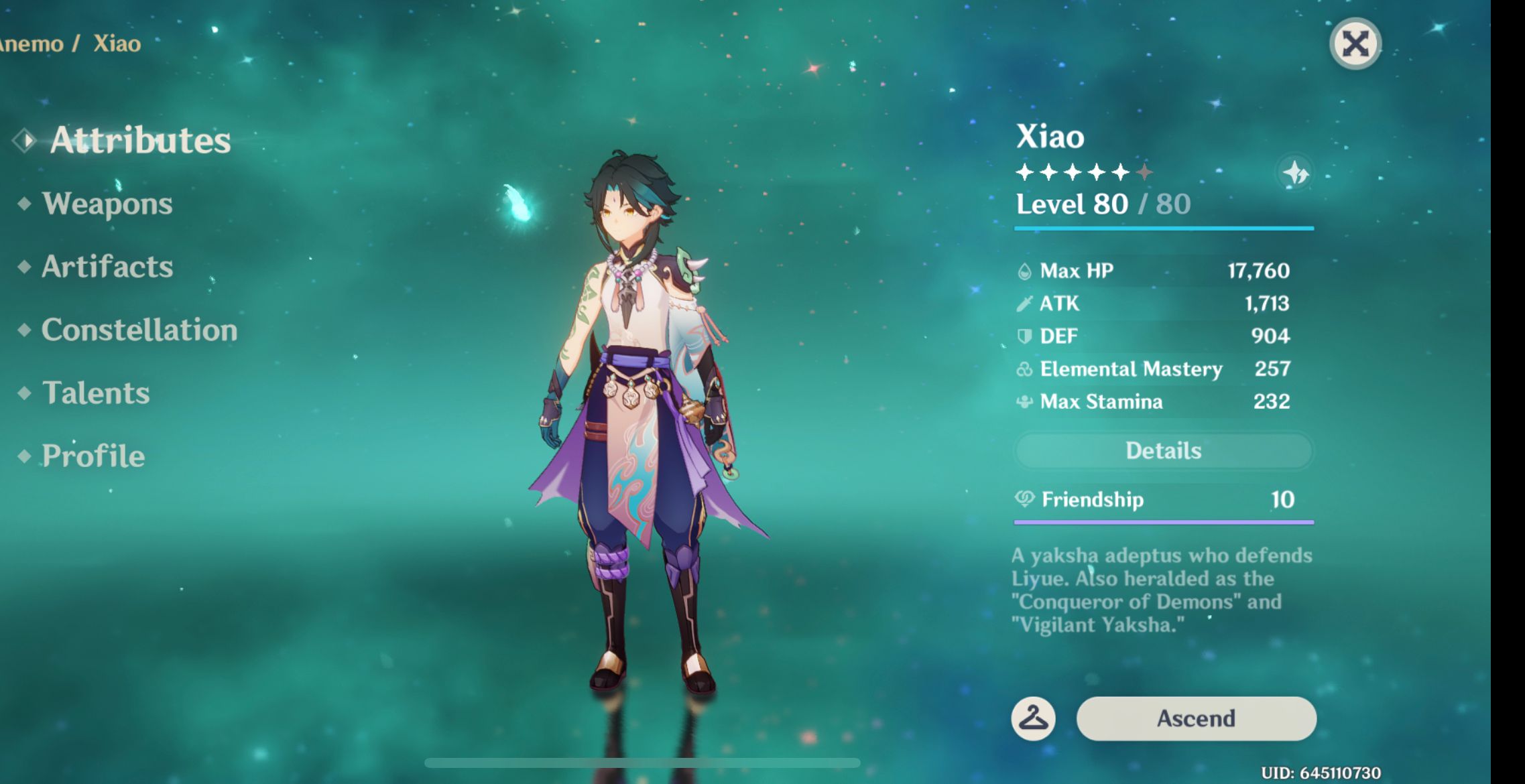Open the Artifacts tab

(107, 267)
